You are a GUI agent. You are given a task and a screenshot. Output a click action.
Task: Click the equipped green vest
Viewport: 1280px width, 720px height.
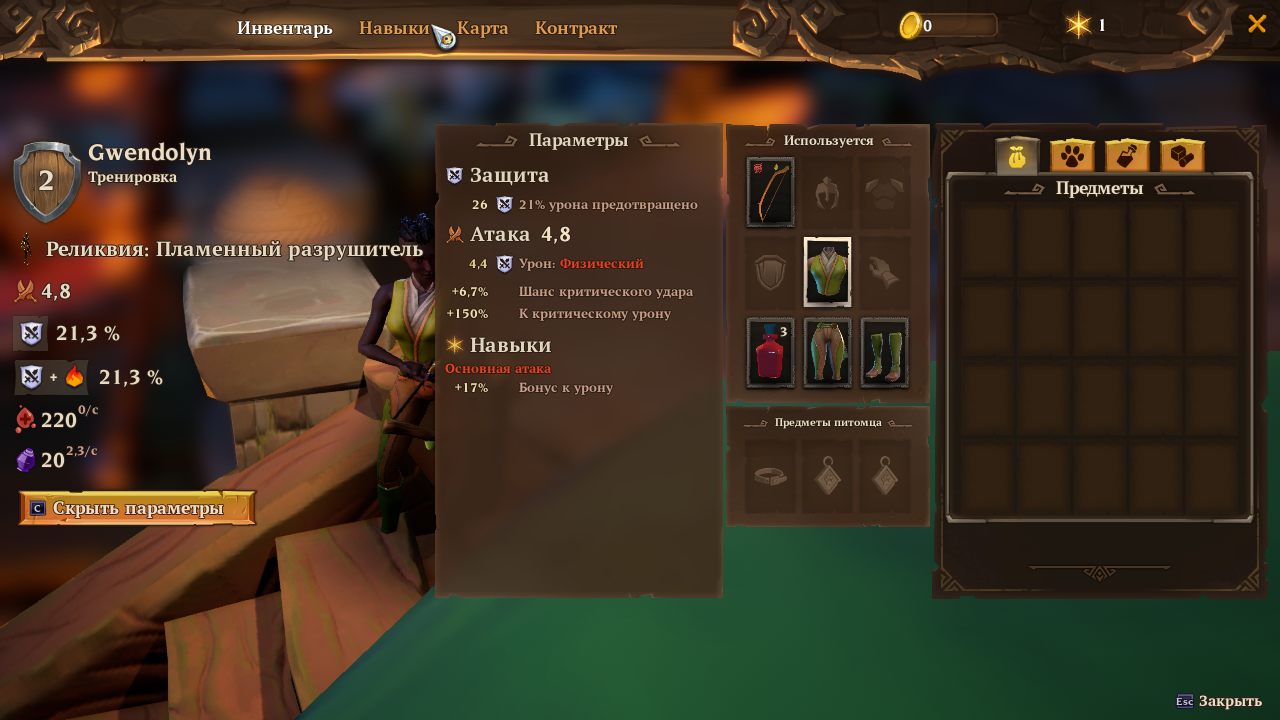coord(827,271)
